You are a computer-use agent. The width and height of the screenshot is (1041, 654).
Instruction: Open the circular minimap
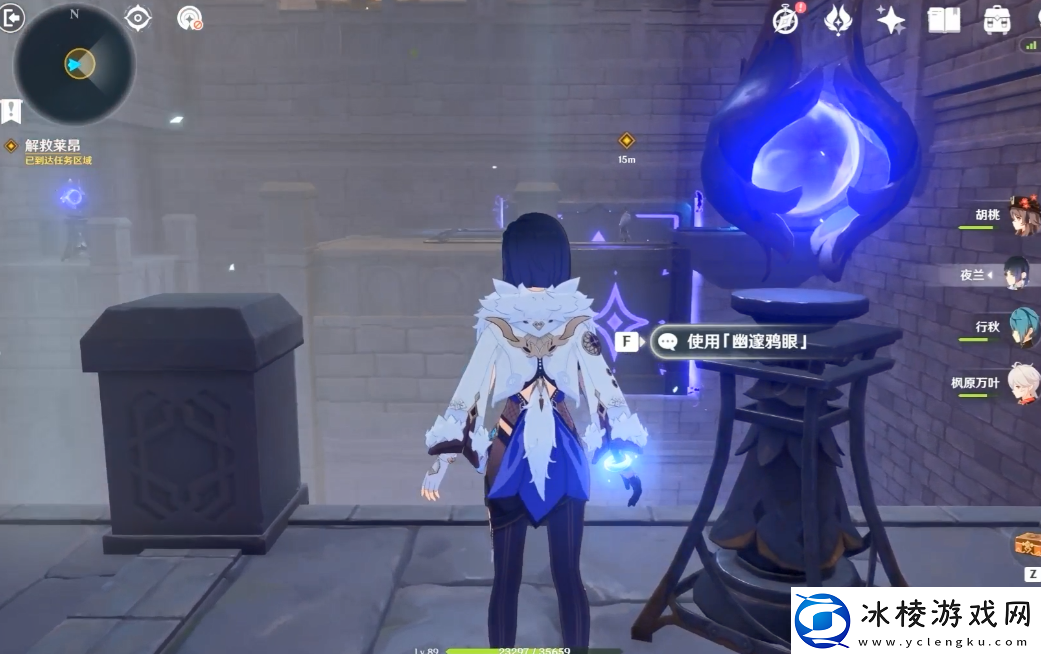coord(75,65)
